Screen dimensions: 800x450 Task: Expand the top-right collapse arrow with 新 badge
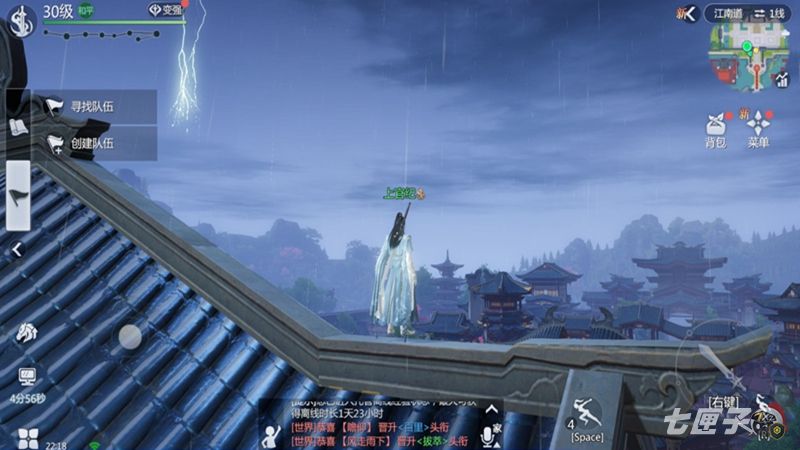pyautogui.click(x=685, y=13)
